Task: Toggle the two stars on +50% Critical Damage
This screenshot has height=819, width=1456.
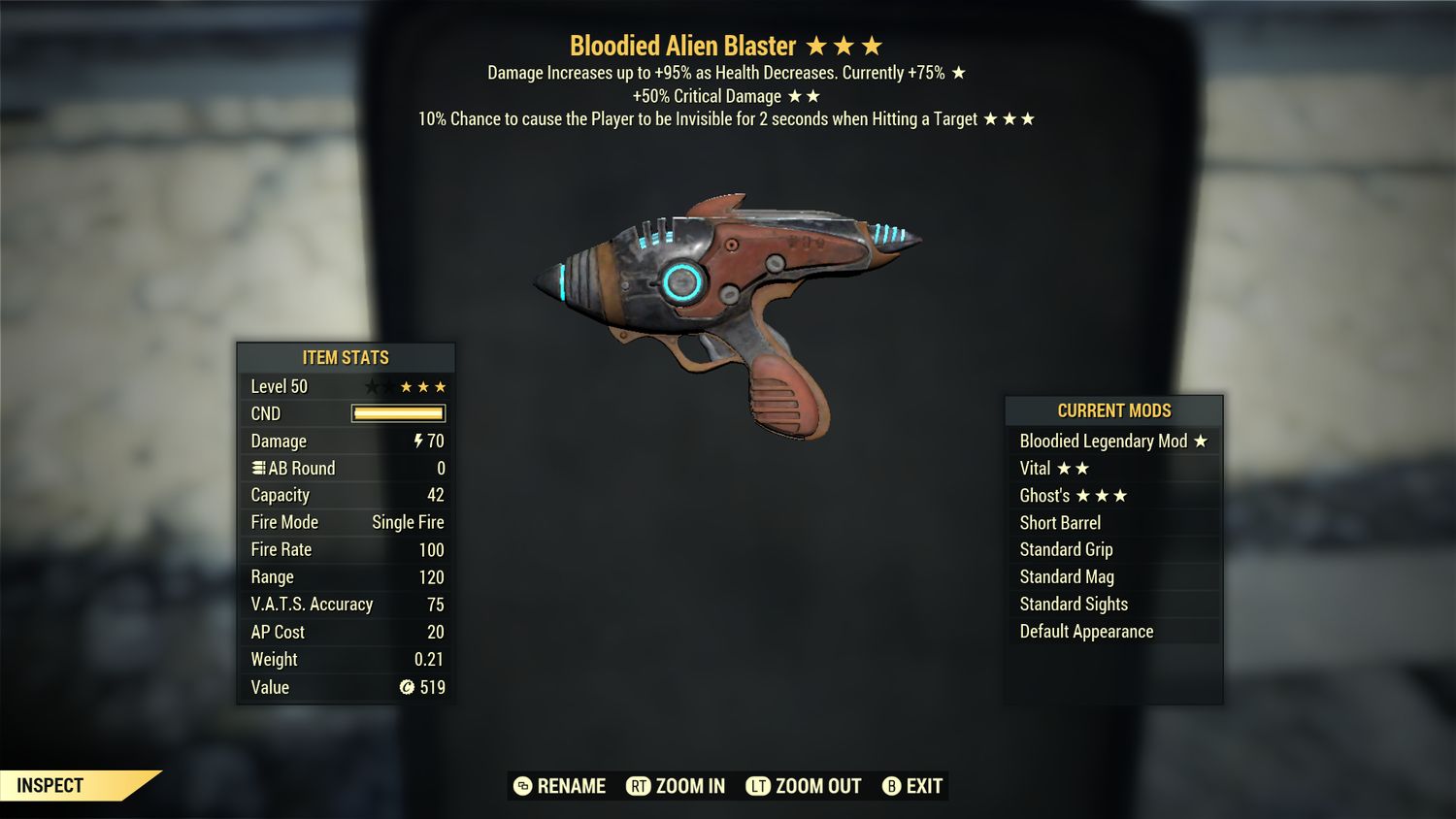Action: tap(804, 96)
